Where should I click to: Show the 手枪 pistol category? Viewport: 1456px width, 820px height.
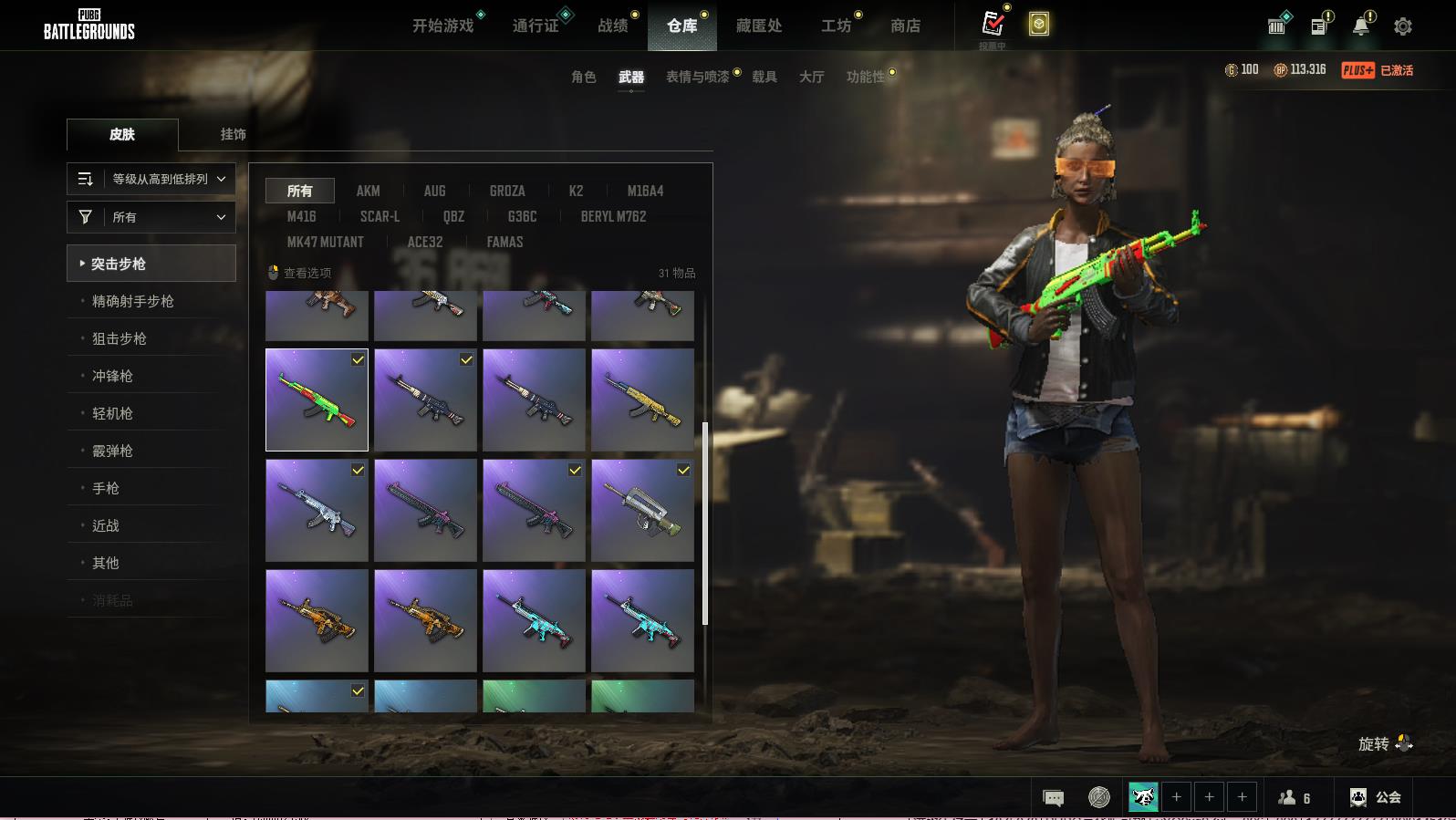(x=106, y=488)
